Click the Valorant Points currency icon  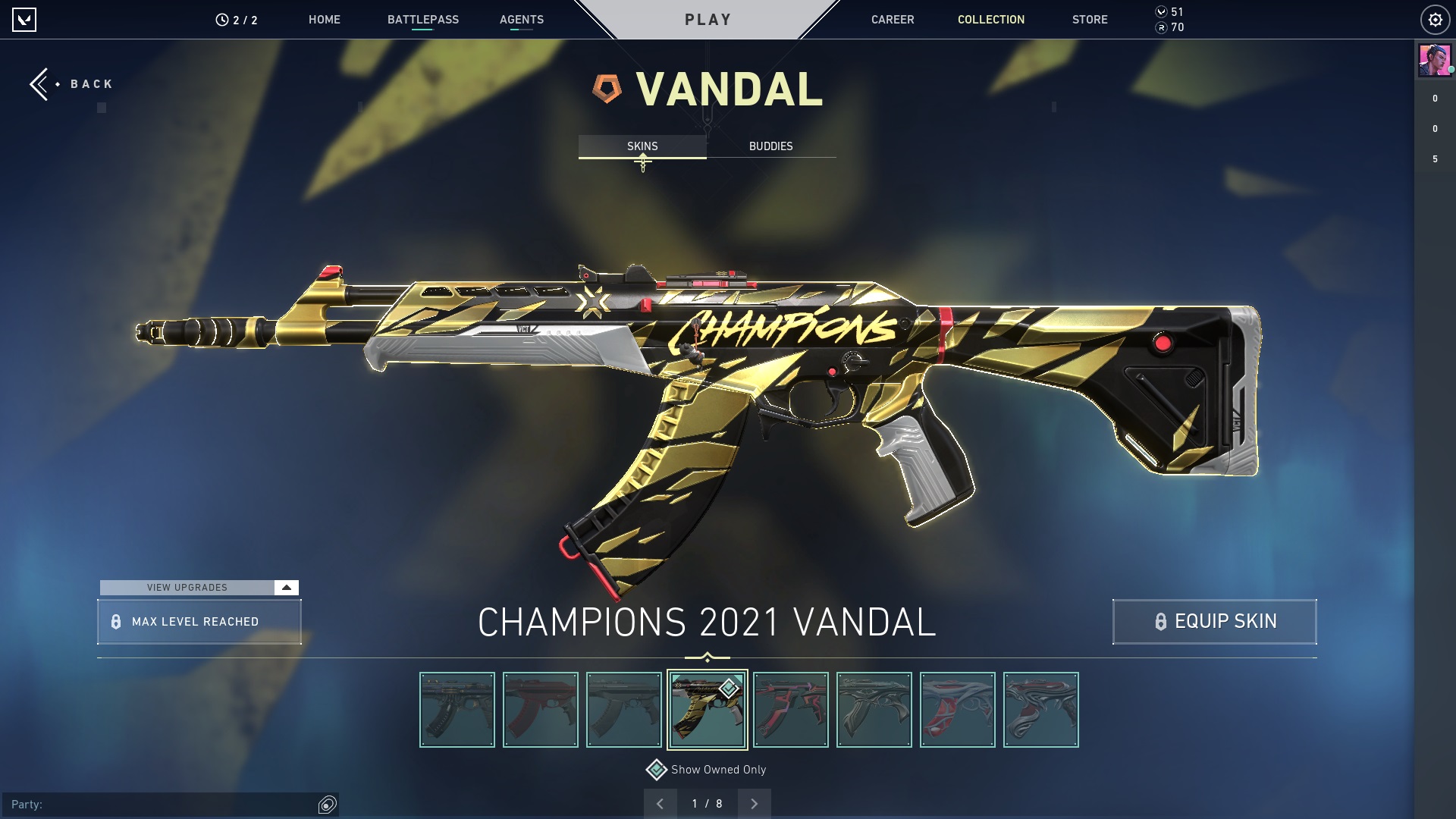pos(1160,11)
